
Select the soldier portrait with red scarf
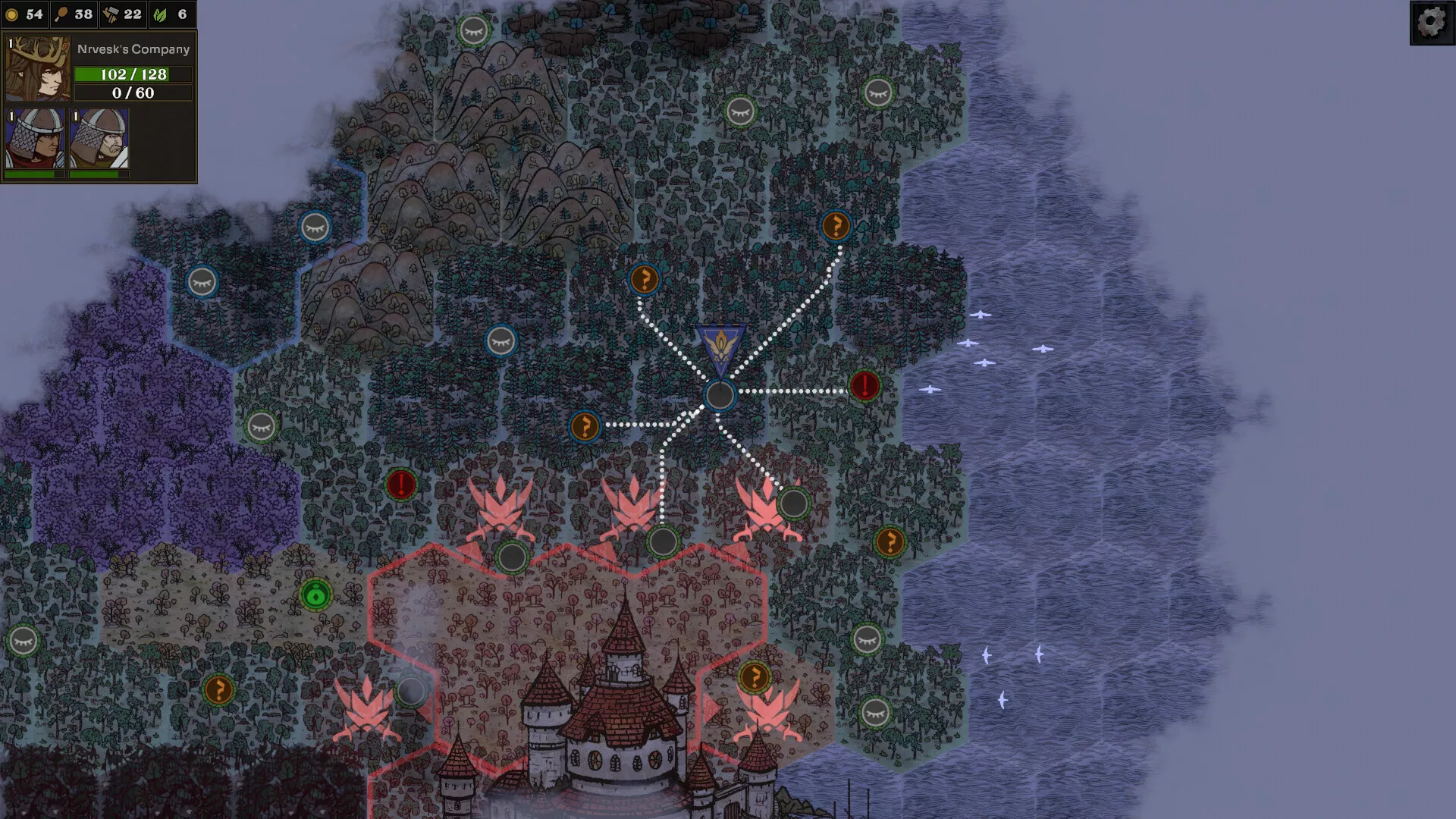(x=35, y=138)
